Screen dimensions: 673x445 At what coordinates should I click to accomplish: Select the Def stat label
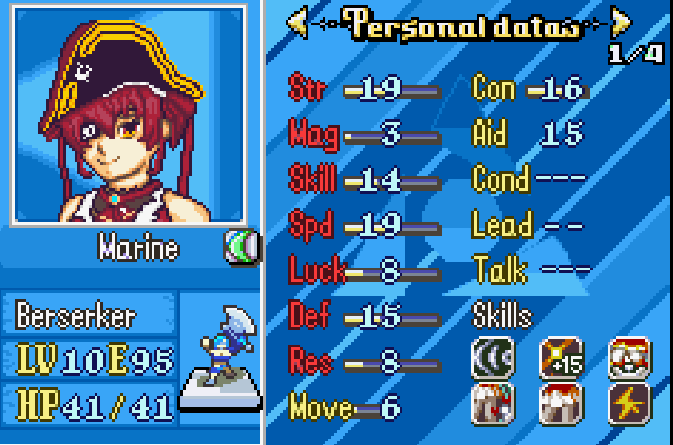[309, 316]
